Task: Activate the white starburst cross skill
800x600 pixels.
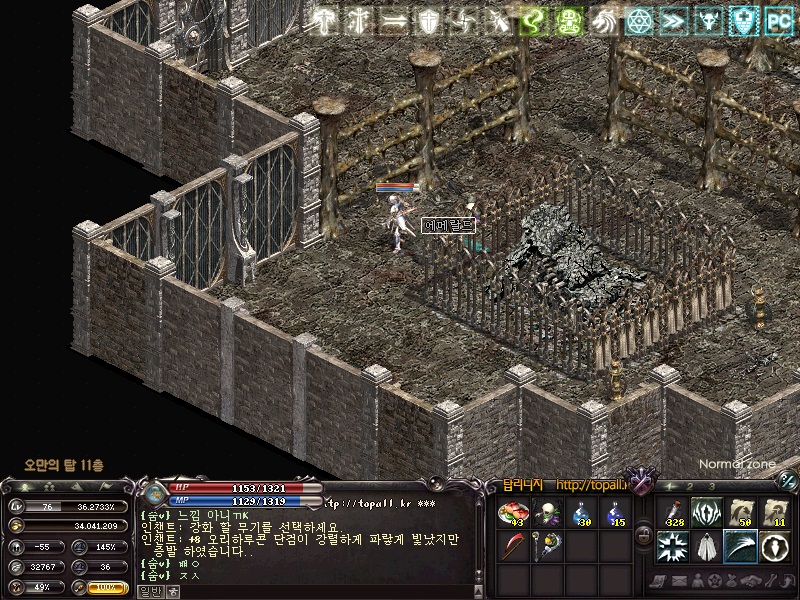Action: (672, 547)
